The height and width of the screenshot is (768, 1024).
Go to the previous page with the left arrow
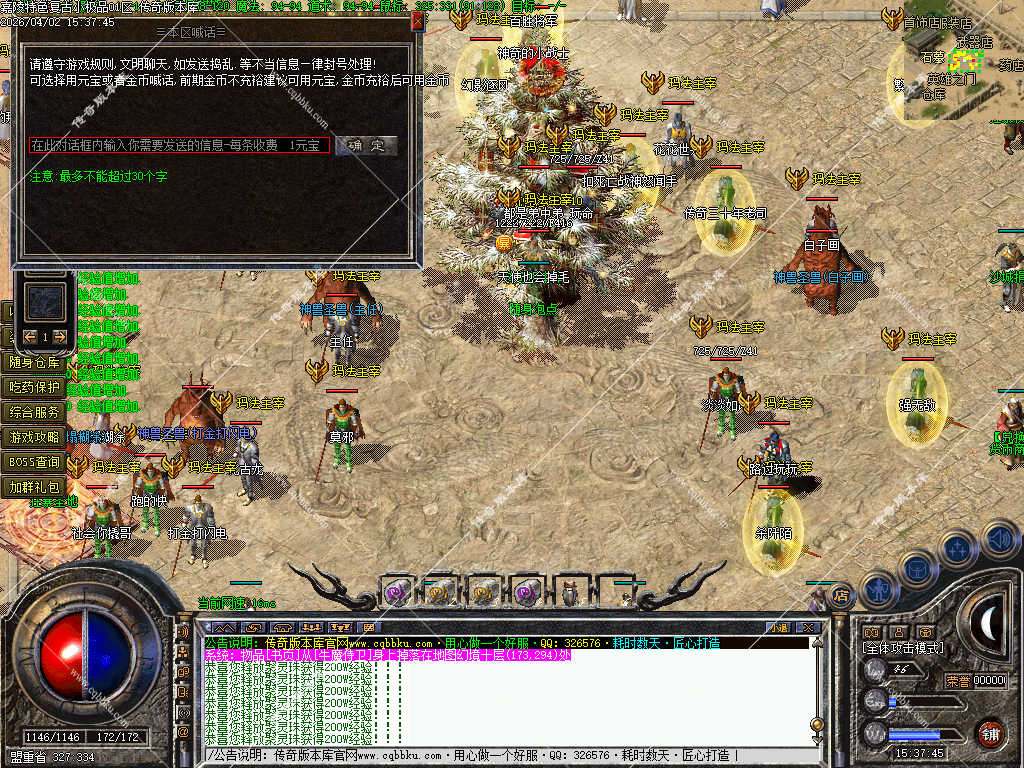30,336
